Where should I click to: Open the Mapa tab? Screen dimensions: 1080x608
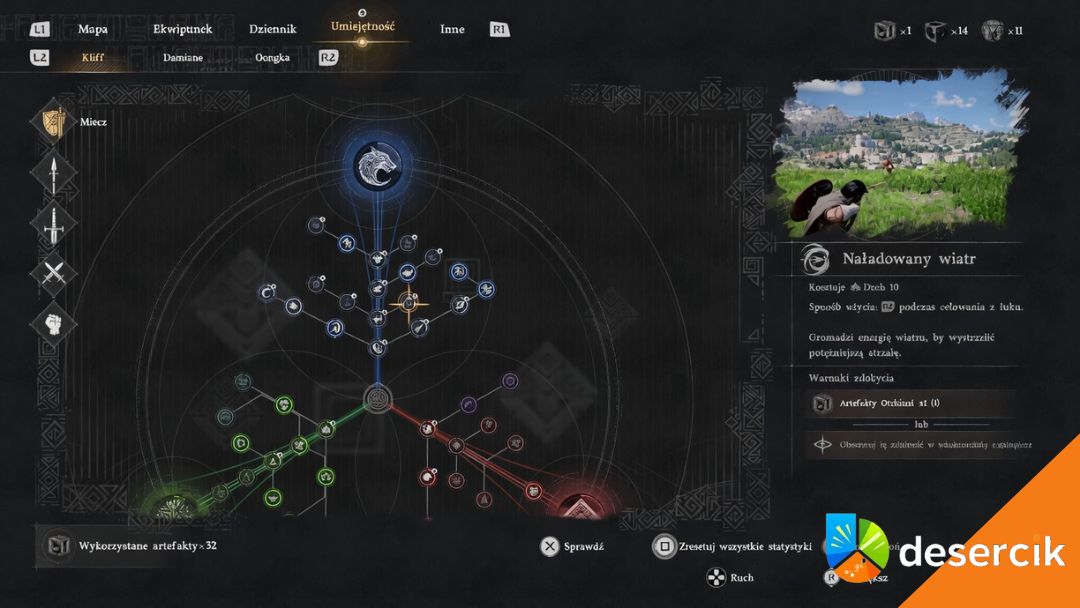pos(93,29)
